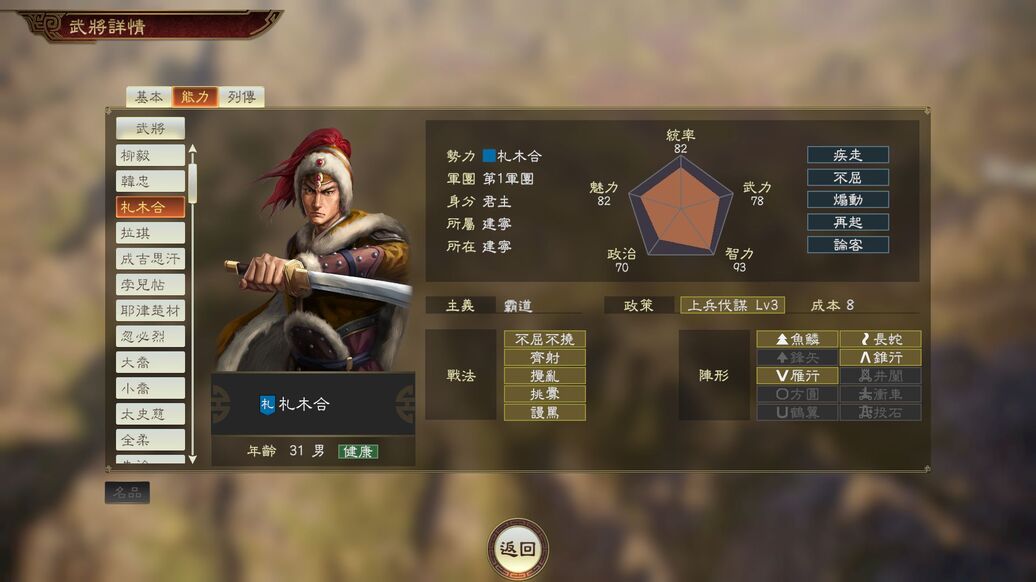Select 柳毅 in the officer list

point(150,155)
